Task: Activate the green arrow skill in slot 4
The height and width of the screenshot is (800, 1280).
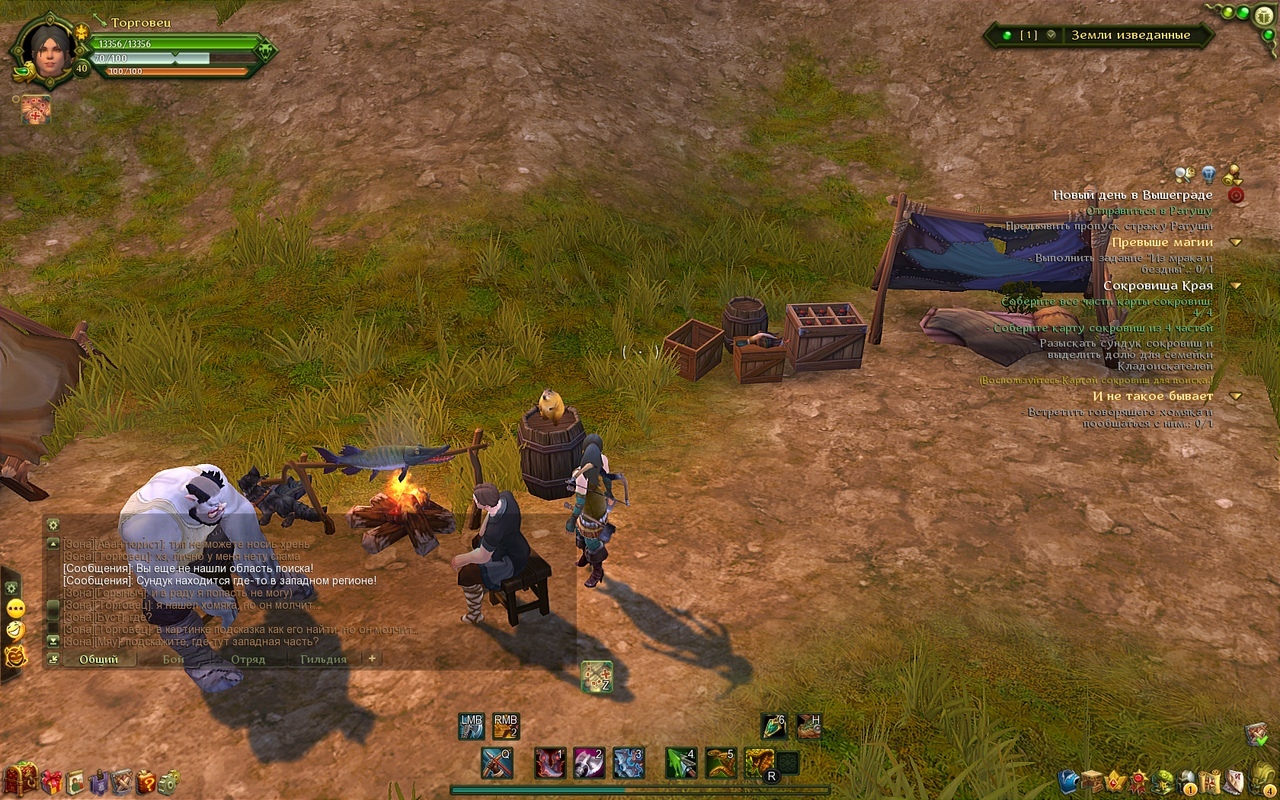Action: coord(681,763)
